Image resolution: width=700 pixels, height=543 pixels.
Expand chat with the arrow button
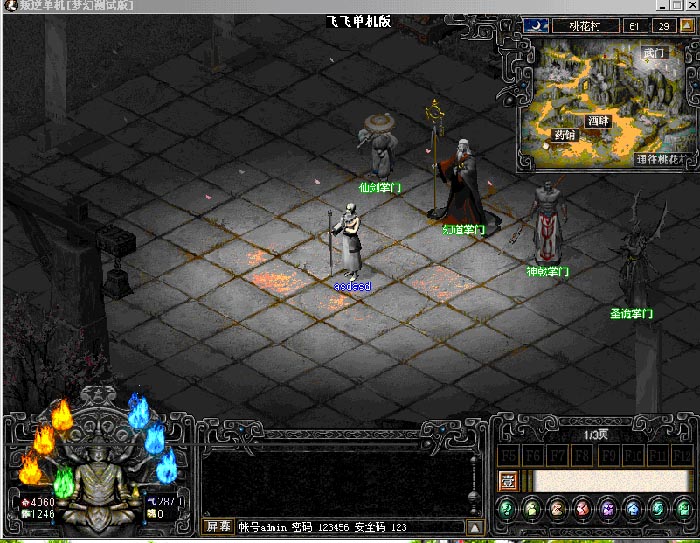(476, 526)
